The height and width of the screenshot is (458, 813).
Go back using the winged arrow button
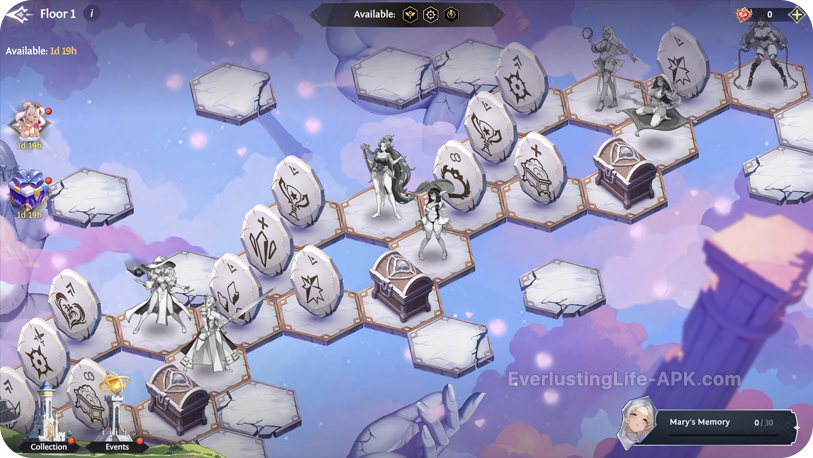pyautogui.click(x=18, y=14)
